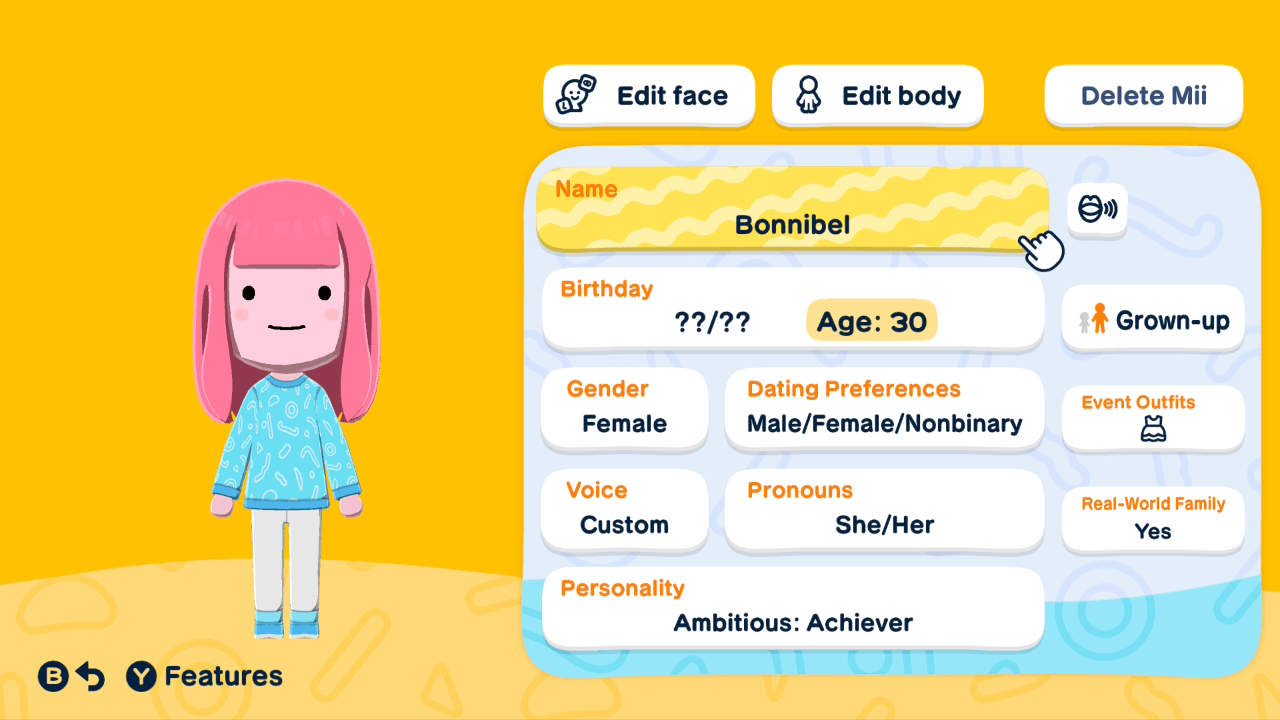Click Edit body button

click(877, 95)
